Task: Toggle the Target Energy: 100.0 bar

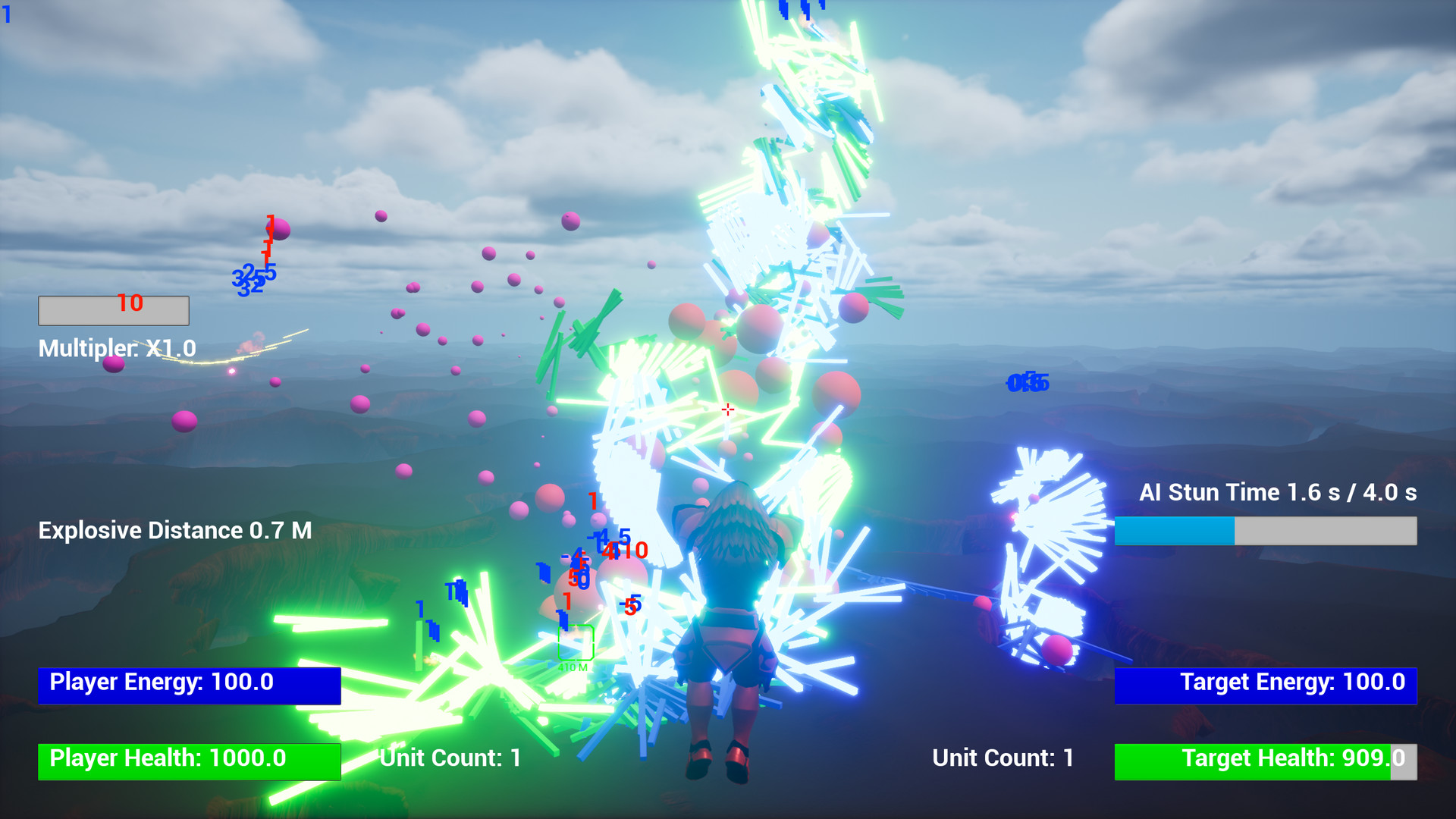Action: [1265, 683]
